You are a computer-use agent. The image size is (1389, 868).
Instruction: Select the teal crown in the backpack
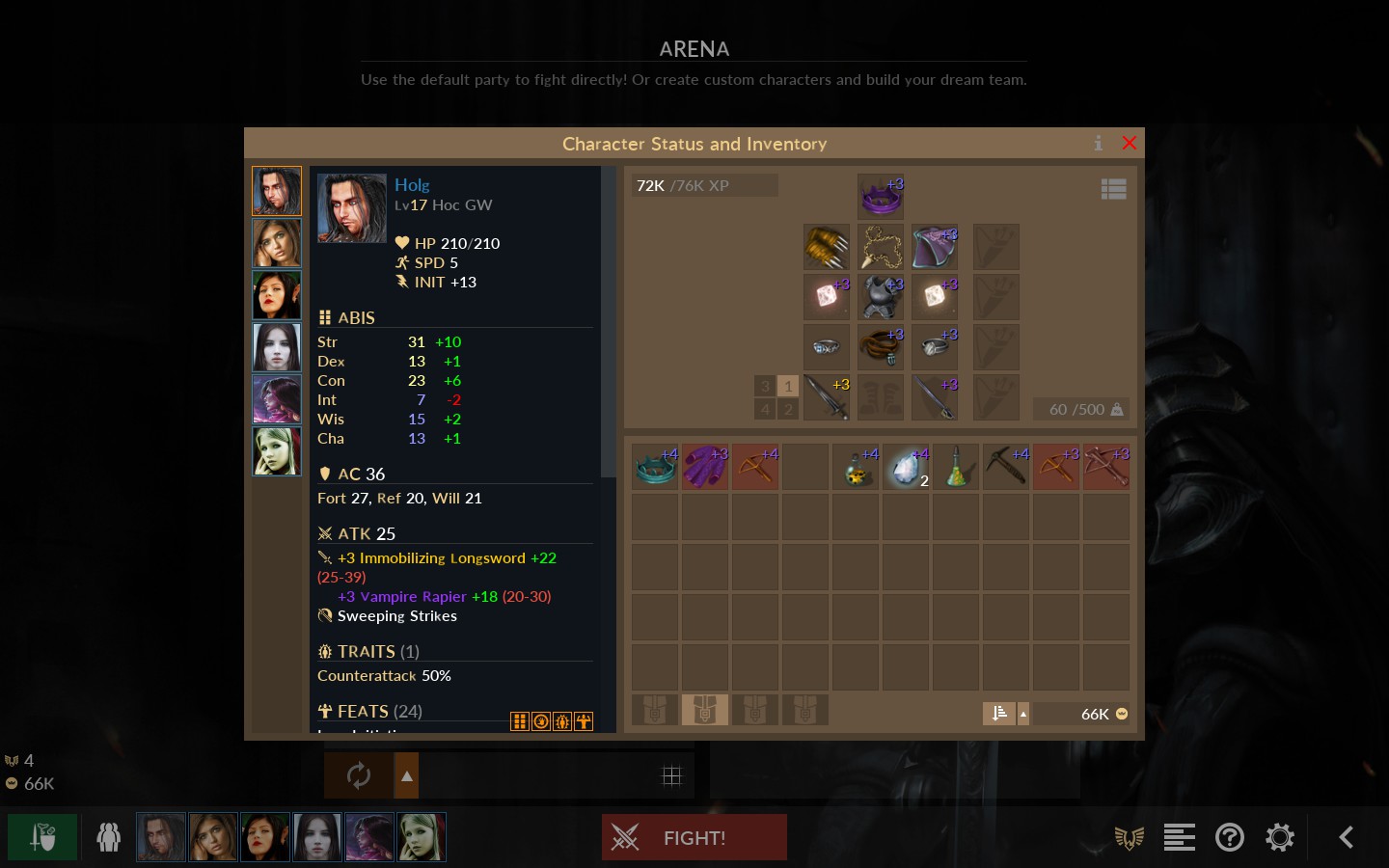[655, 467]
